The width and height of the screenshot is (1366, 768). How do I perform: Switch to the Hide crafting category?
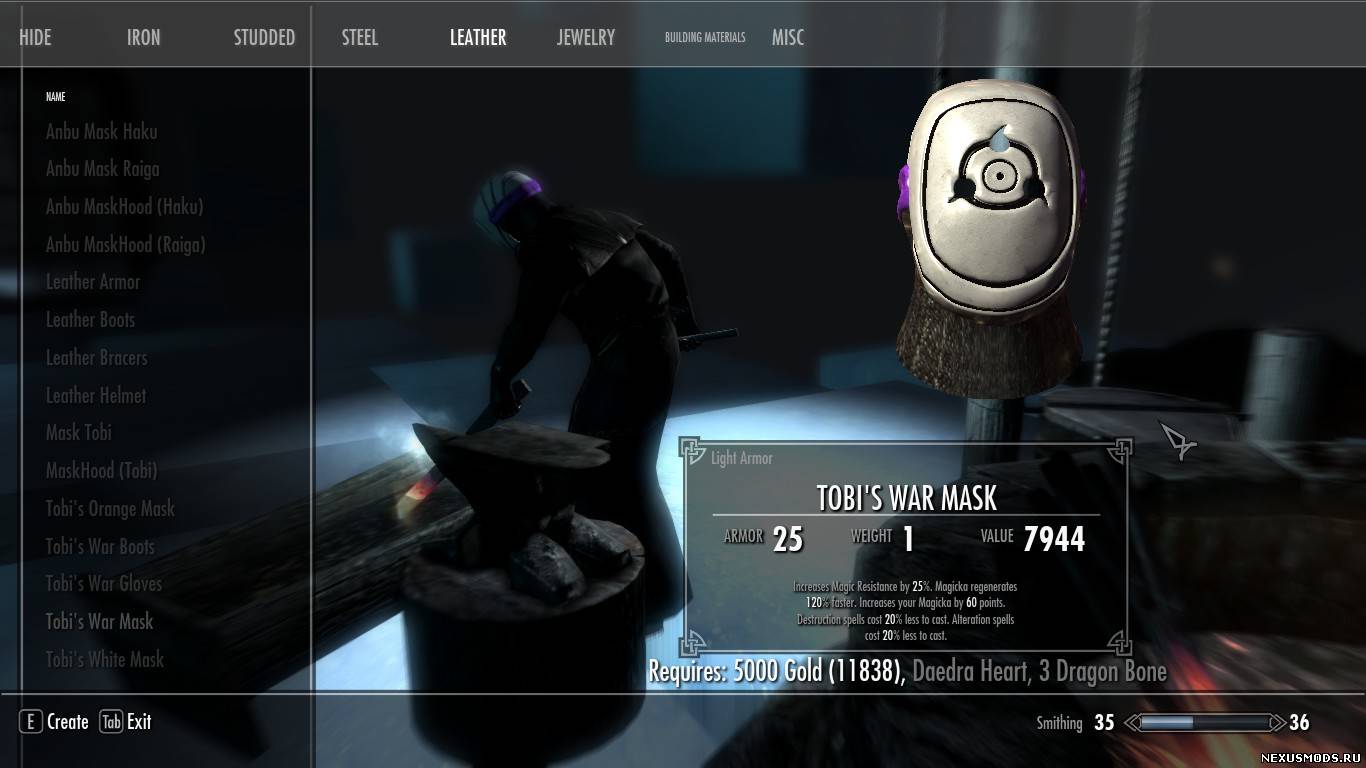tap(35, 38)
